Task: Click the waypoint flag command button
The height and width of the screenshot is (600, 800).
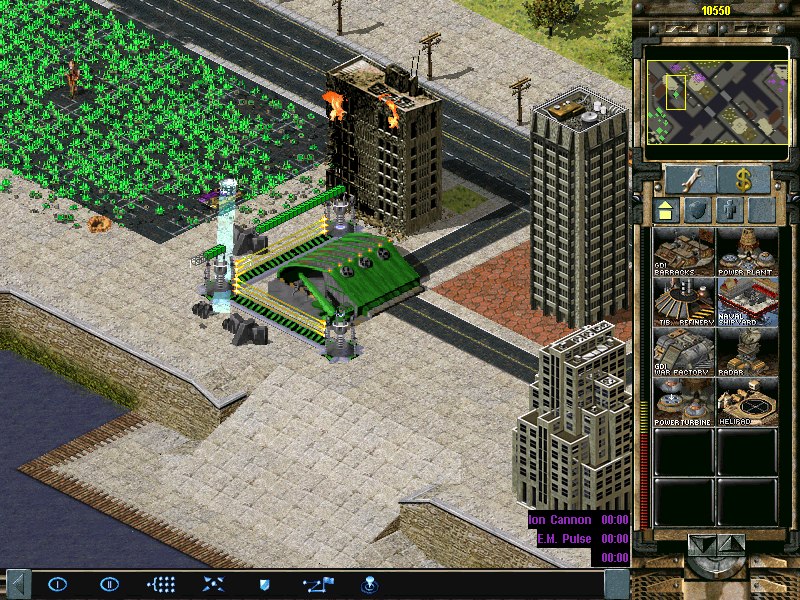Action: click(x=318, y=583)
